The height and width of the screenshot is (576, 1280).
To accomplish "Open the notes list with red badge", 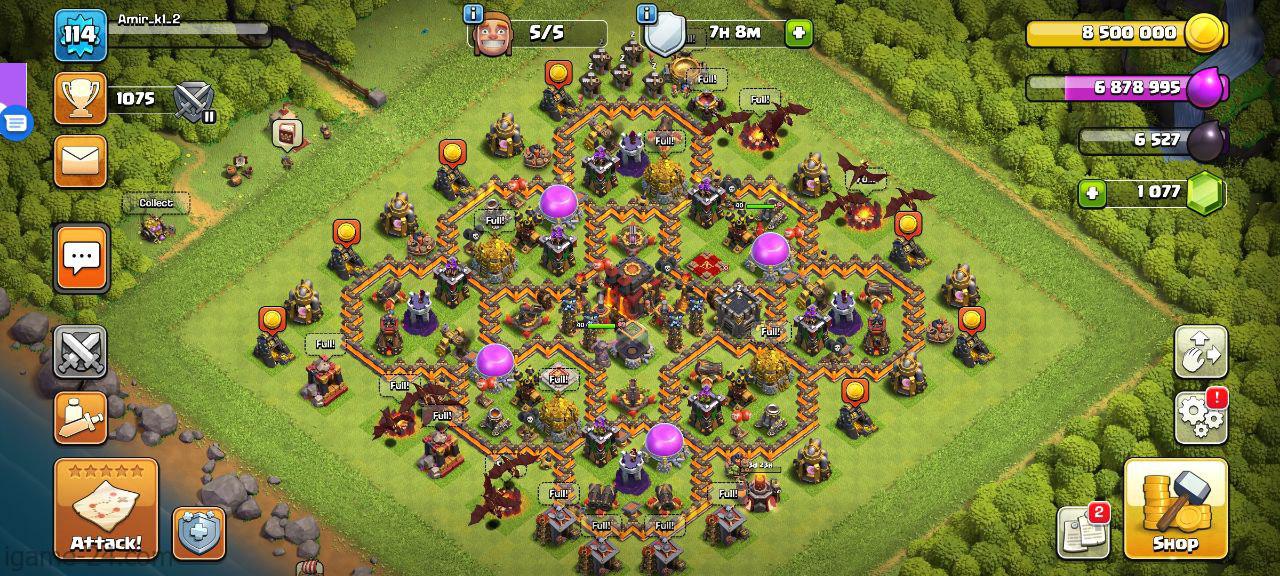I will point(1082,531).
